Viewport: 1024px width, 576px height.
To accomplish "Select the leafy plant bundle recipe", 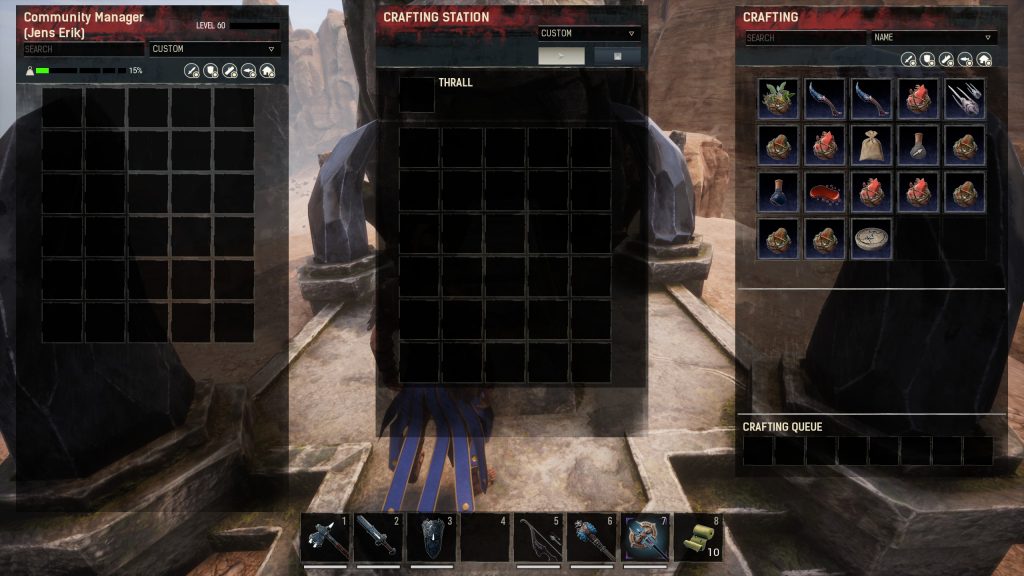I will pyautogui.click(x=778, y=99).
